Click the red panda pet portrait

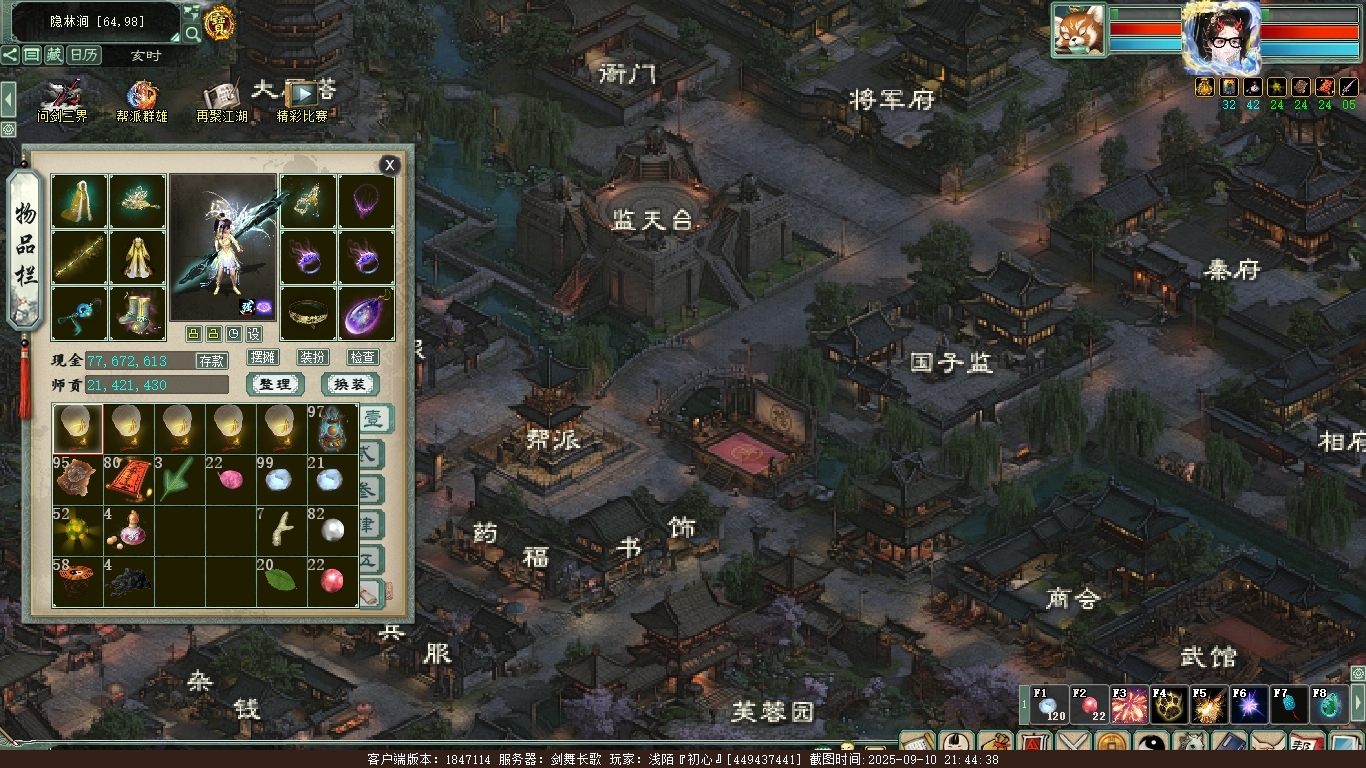(x=1078, y=30)
